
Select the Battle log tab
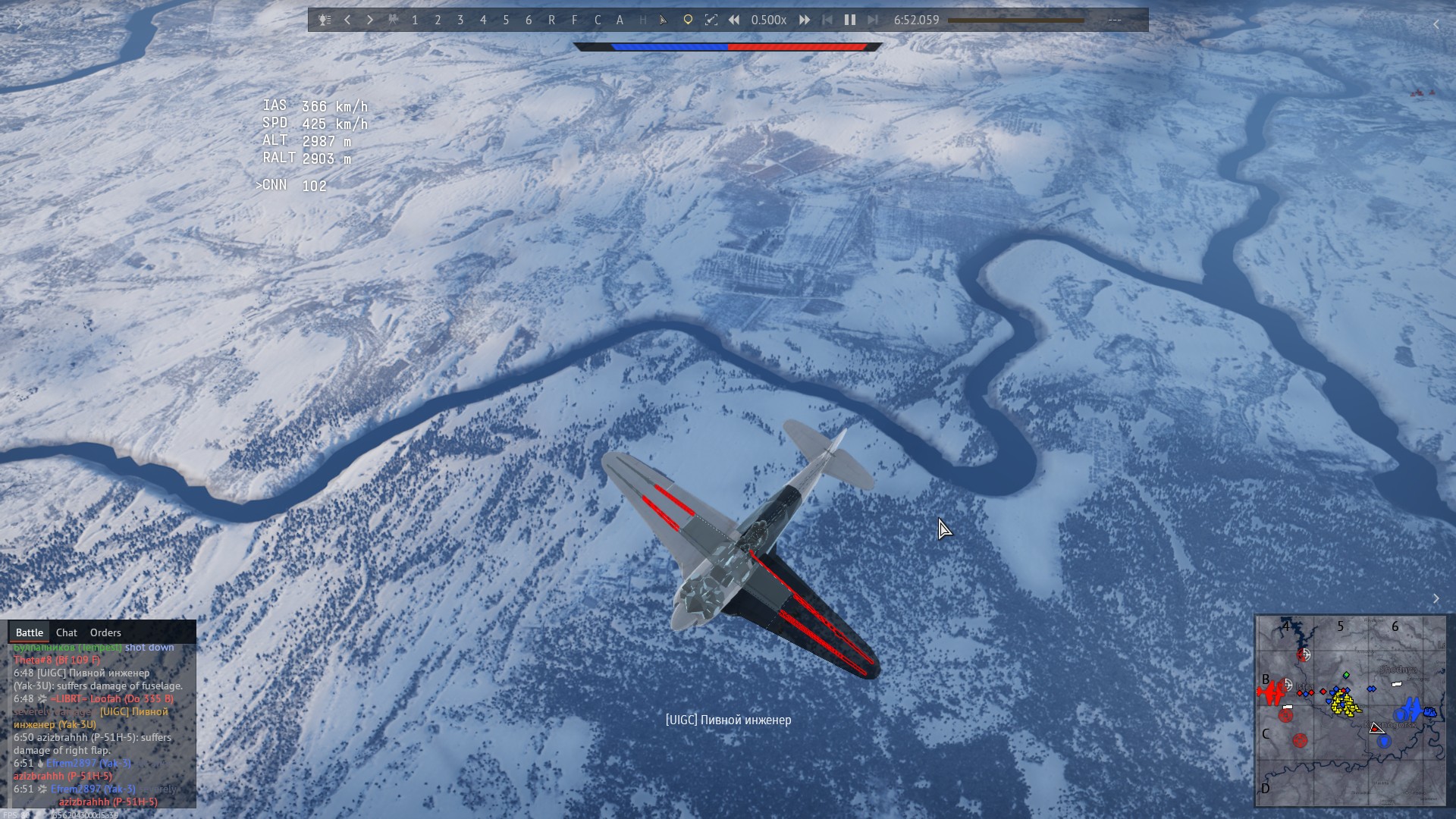pyautogui.click(x=30, y=632)
